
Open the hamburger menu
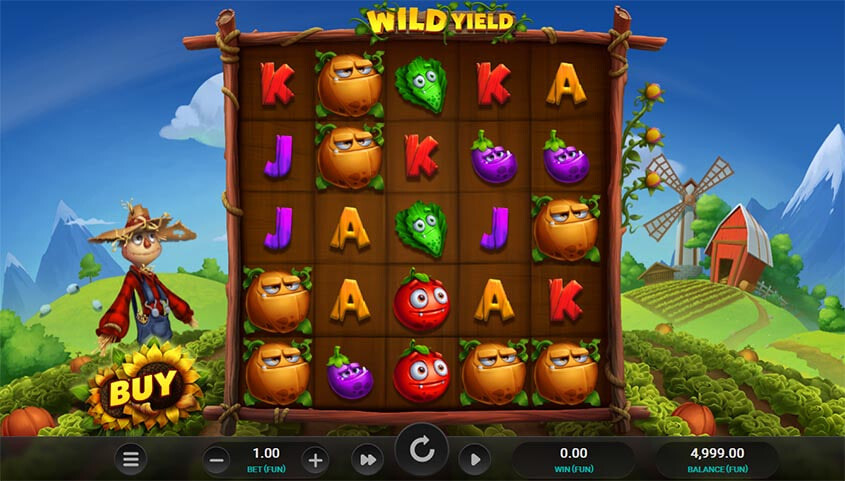point(130,459)
